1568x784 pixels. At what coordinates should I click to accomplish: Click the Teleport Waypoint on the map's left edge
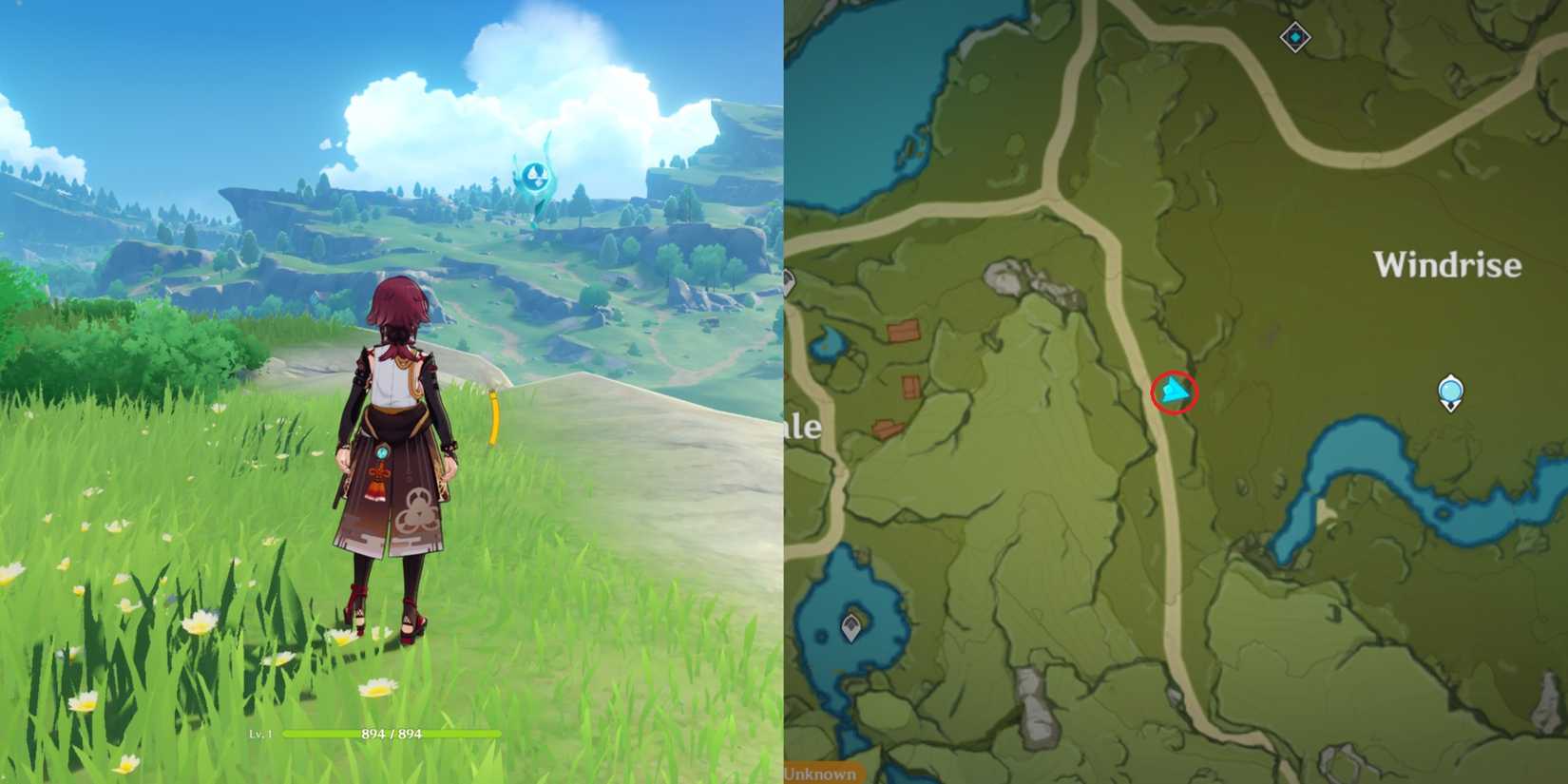click(790, 281)
